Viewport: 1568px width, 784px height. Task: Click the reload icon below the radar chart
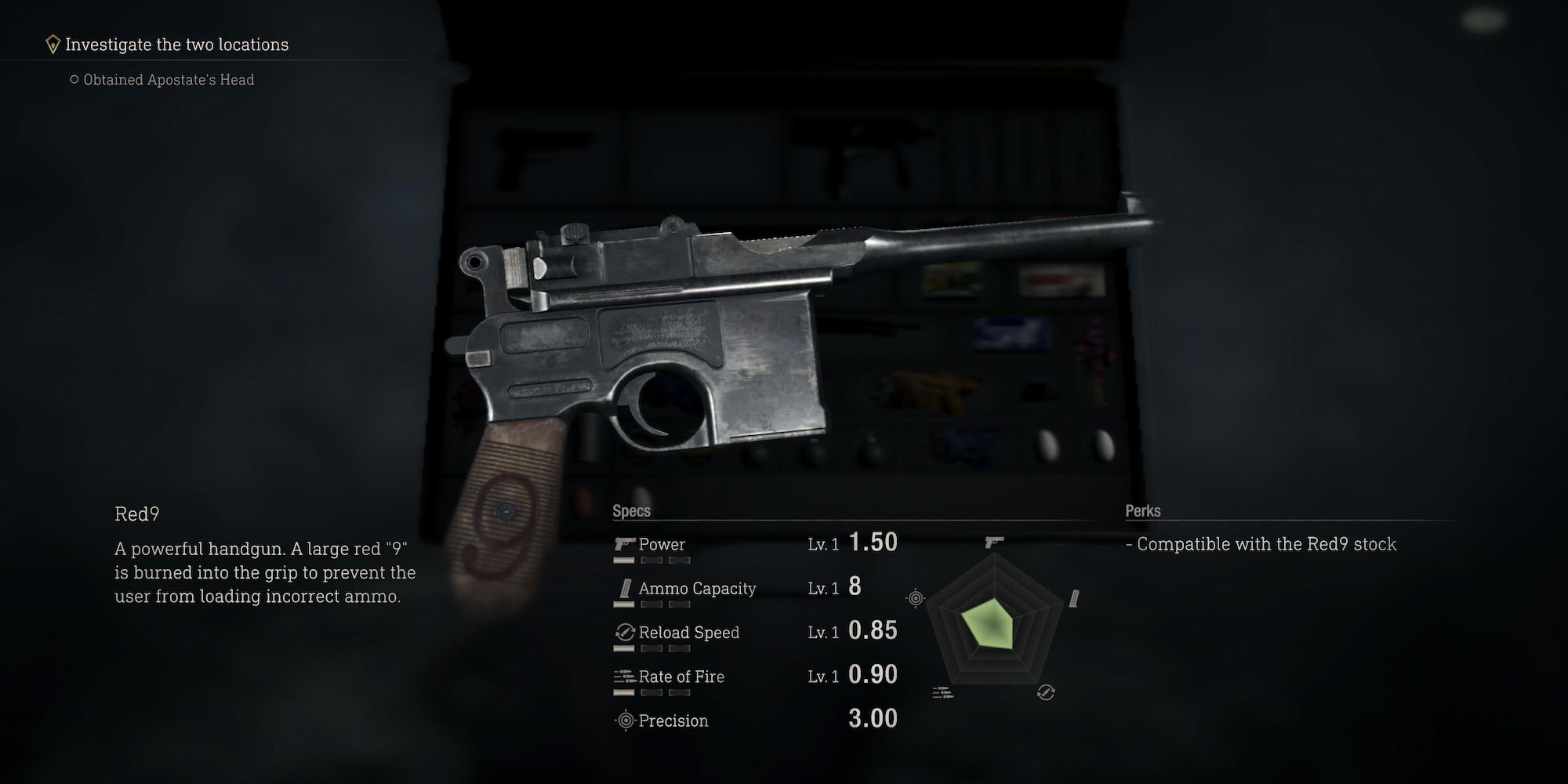coord(1046,692)
